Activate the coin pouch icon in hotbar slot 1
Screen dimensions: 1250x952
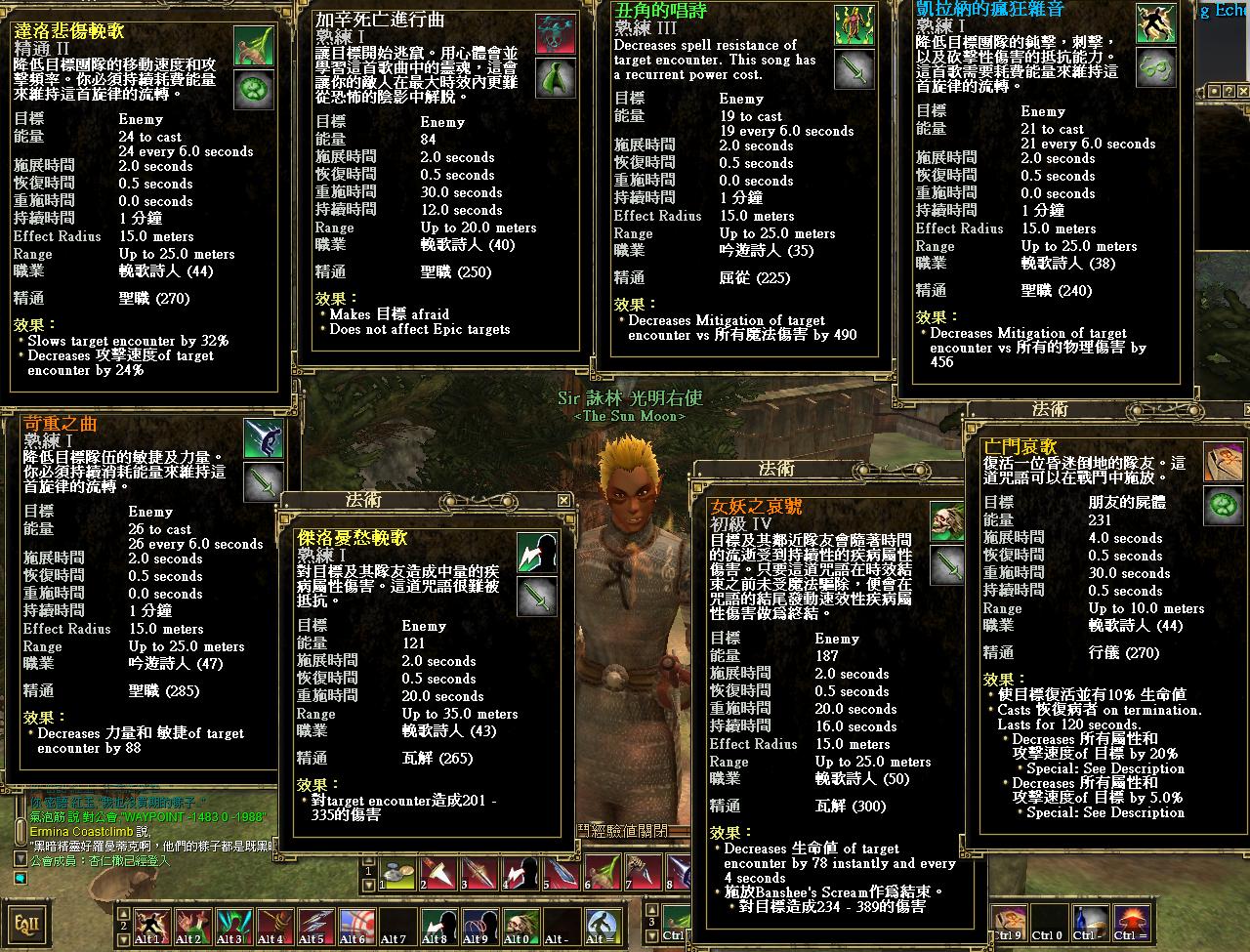[395, 876]
